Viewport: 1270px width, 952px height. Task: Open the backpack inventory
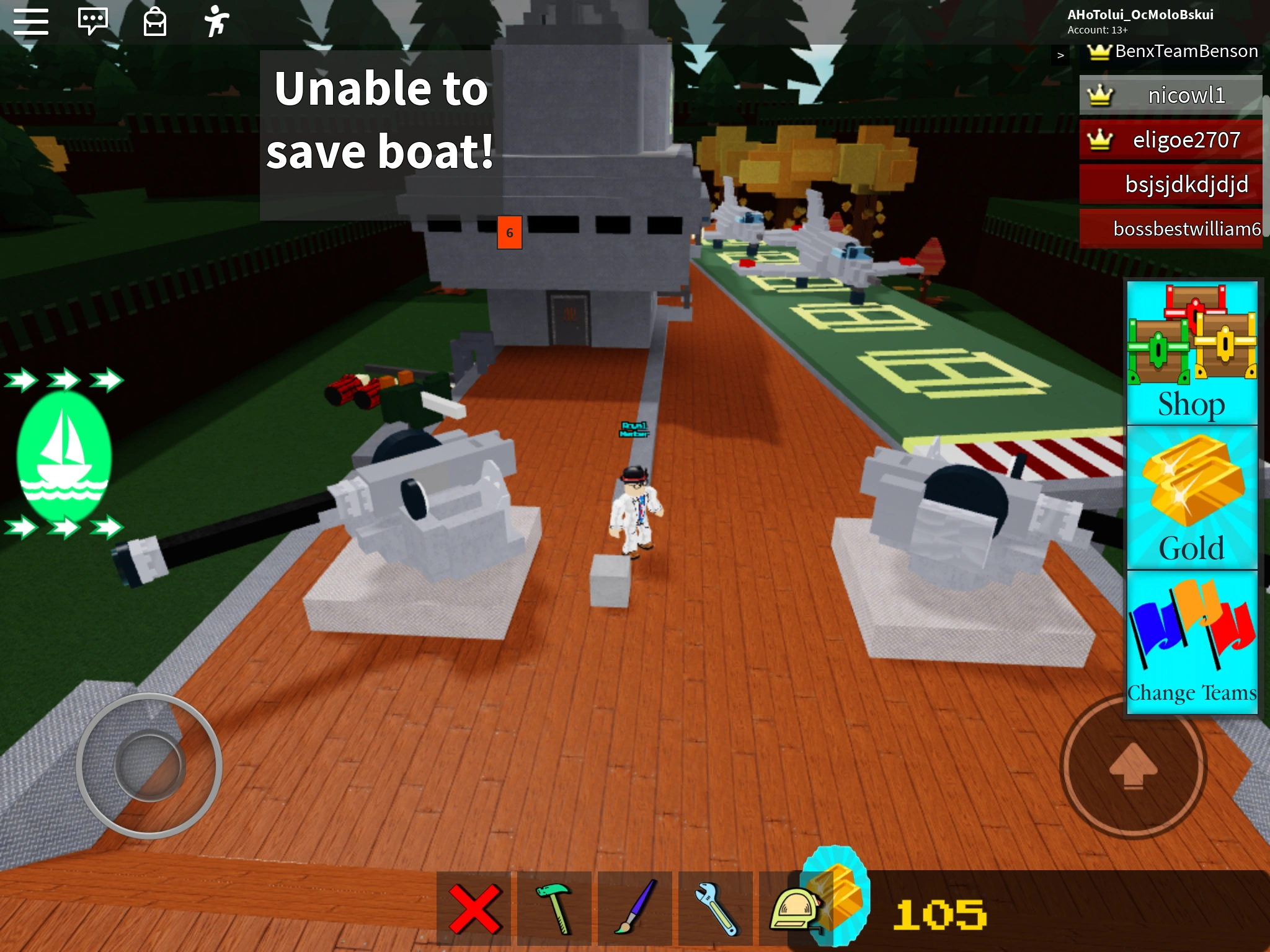click(155, 20)
